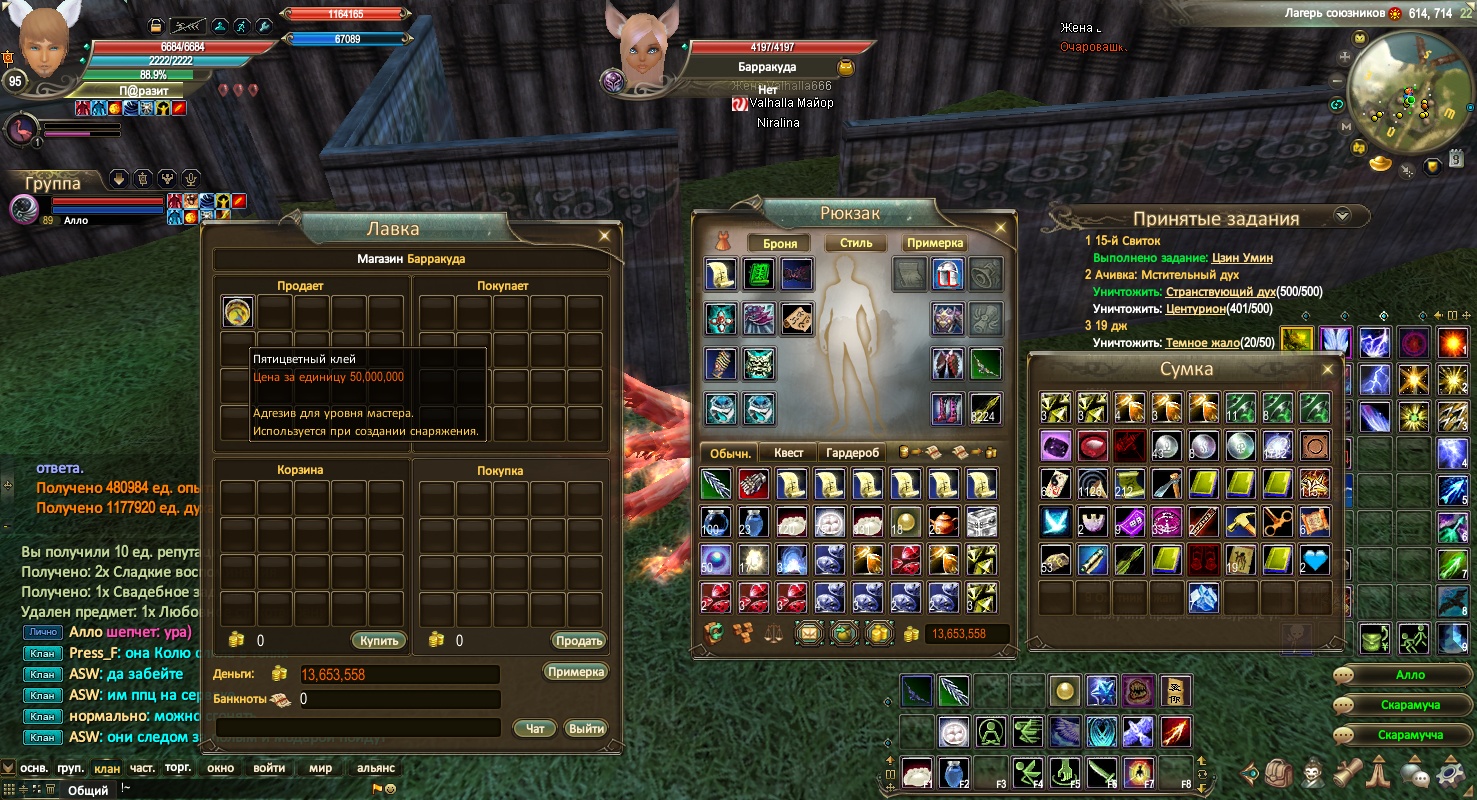Exit the shop with Выйти

(x=585, y=728)
